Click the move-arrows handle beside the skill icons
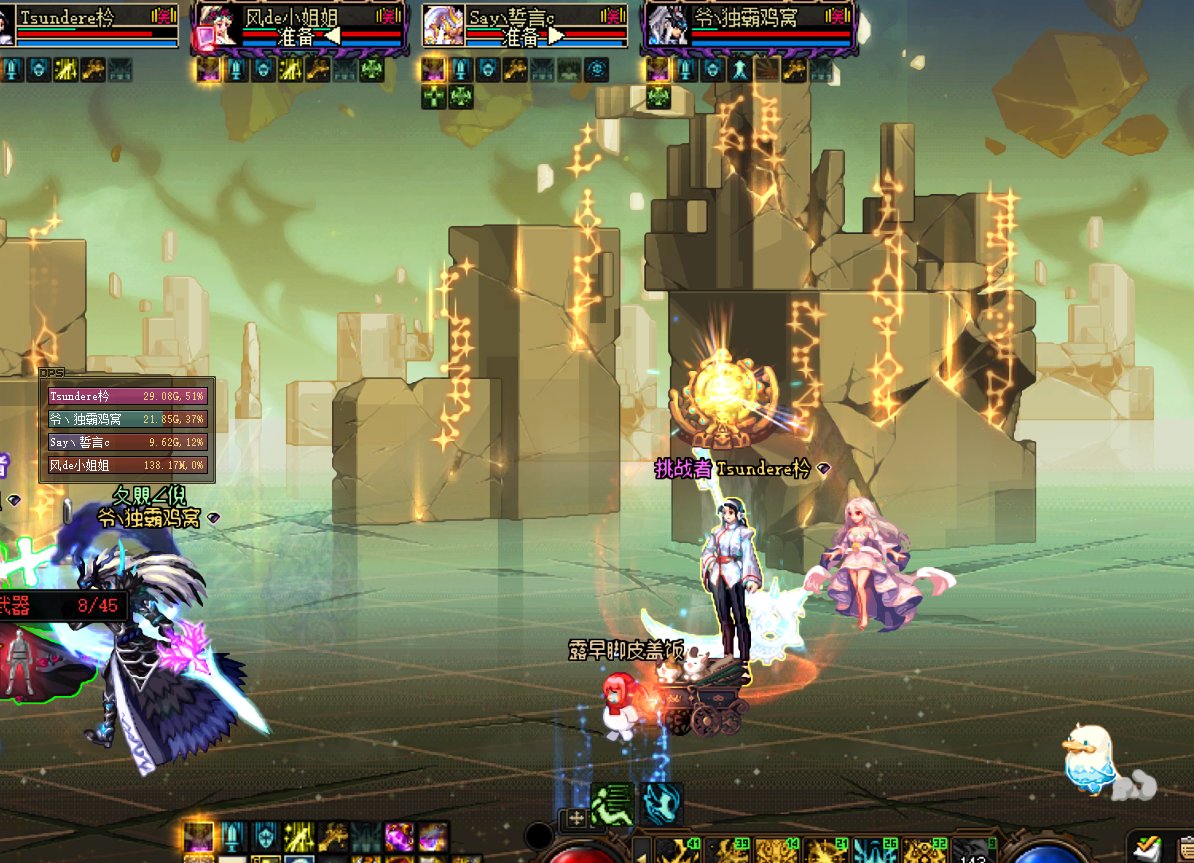The height and width of the screenshot is (863, 1194). point(577,818)
